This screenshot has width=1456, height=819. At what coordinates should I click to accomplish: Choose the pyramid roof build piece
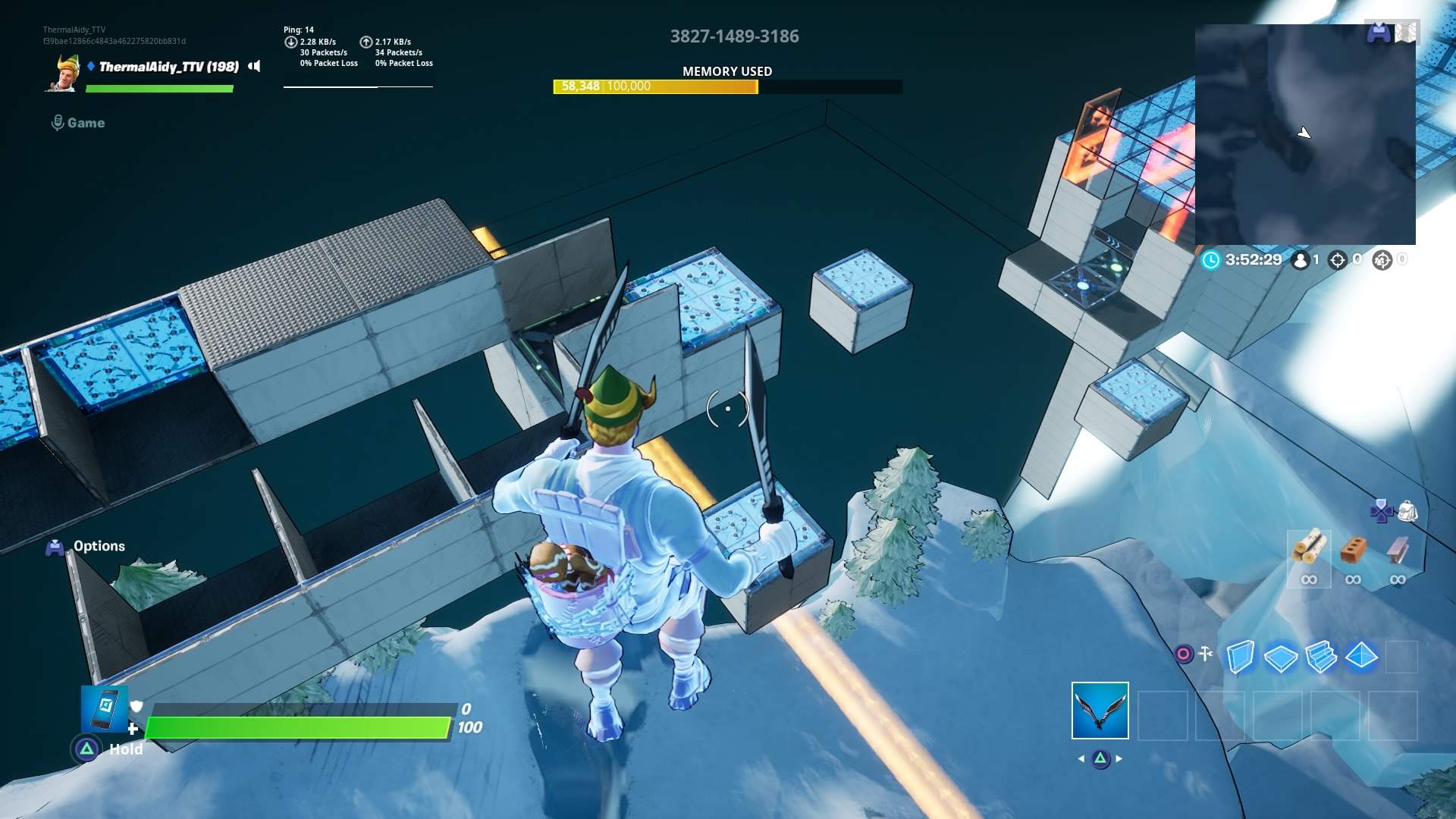[1361, 655]
